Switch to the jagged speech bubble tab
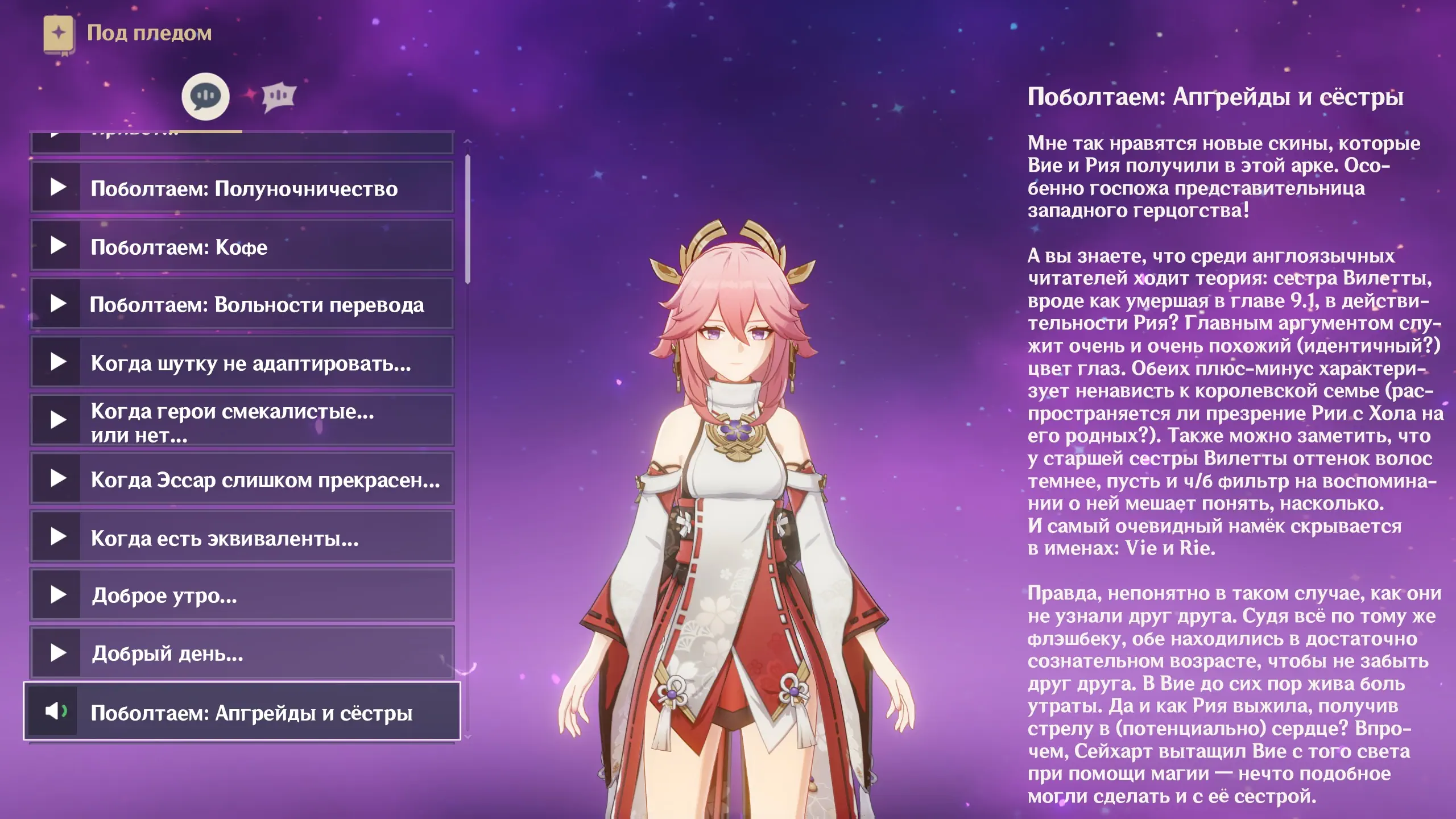The width and height of the screenshot is (1456, 819). (279, 97)
